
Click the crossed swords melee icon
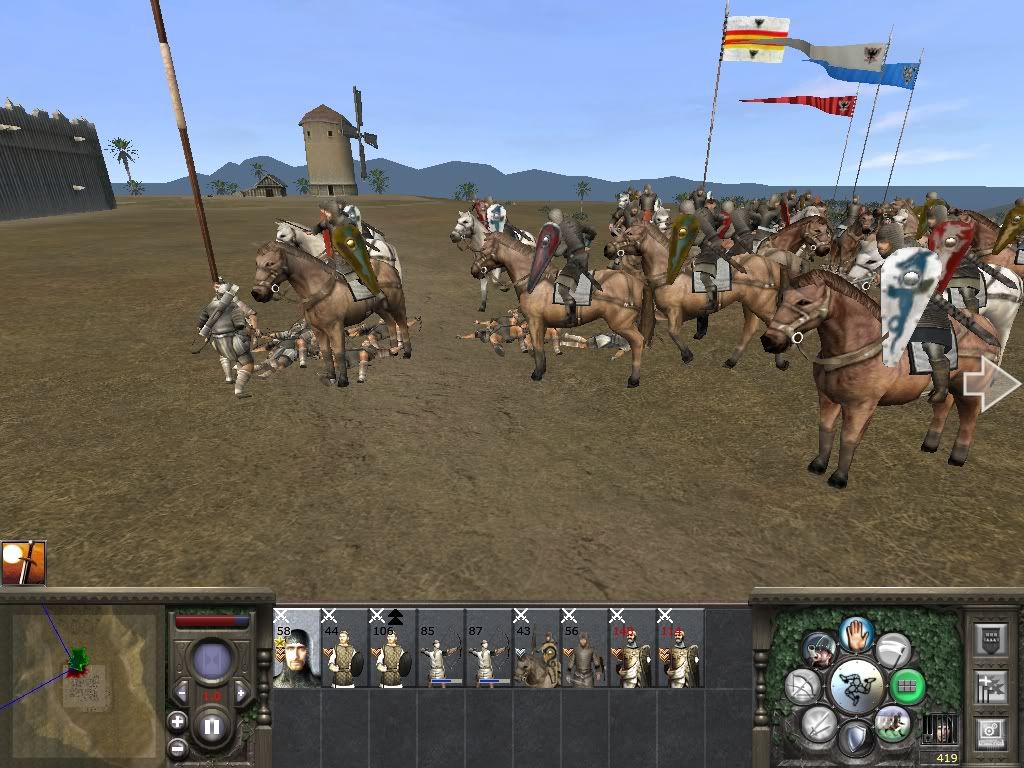pos(818,724)
